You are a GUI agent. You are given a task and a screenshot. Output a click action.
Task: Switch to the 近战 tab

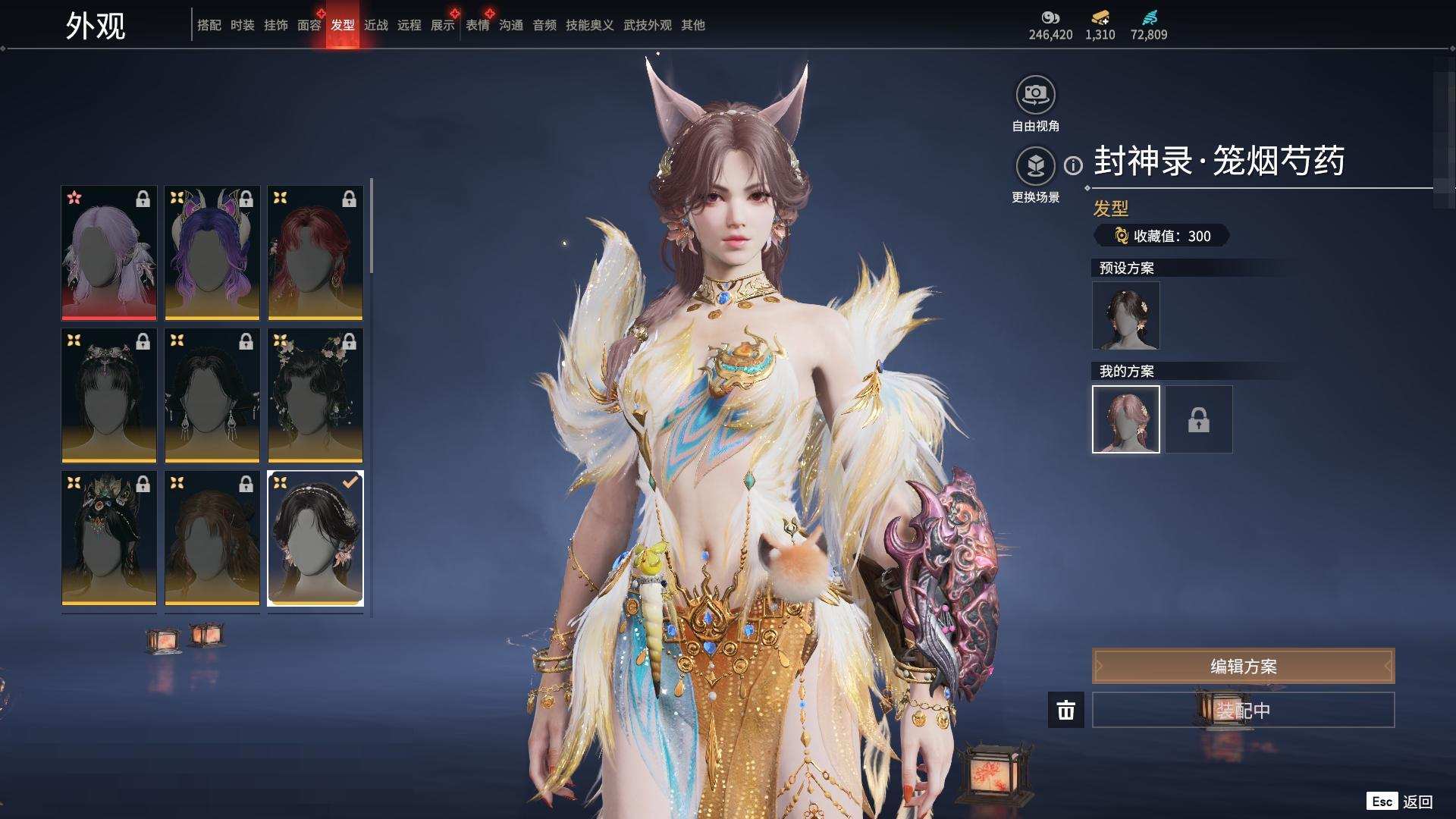click(x=375, y=25)
